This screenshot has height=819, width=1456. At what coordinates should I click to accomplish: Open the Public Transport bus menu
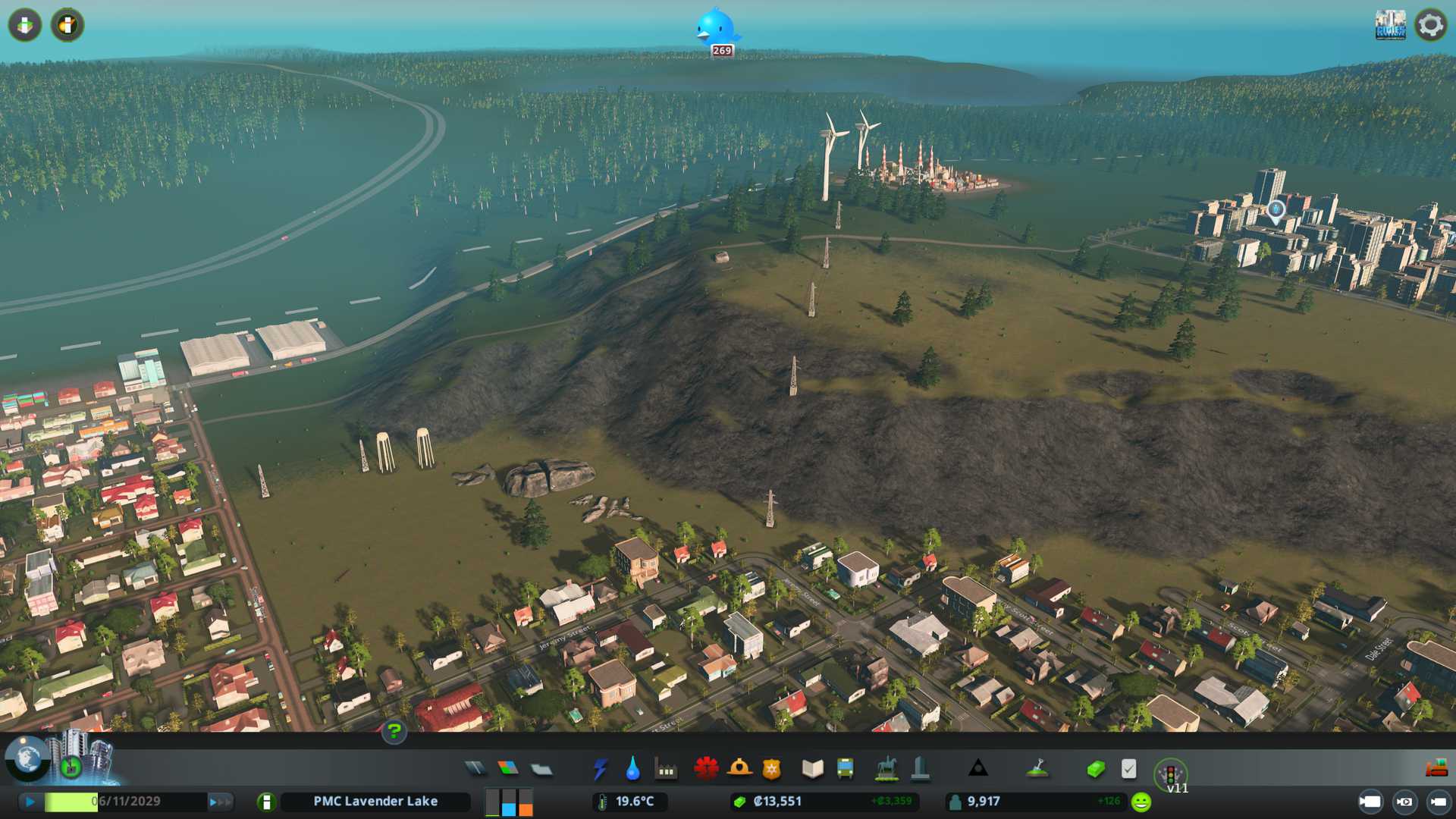tap(845, 769)
